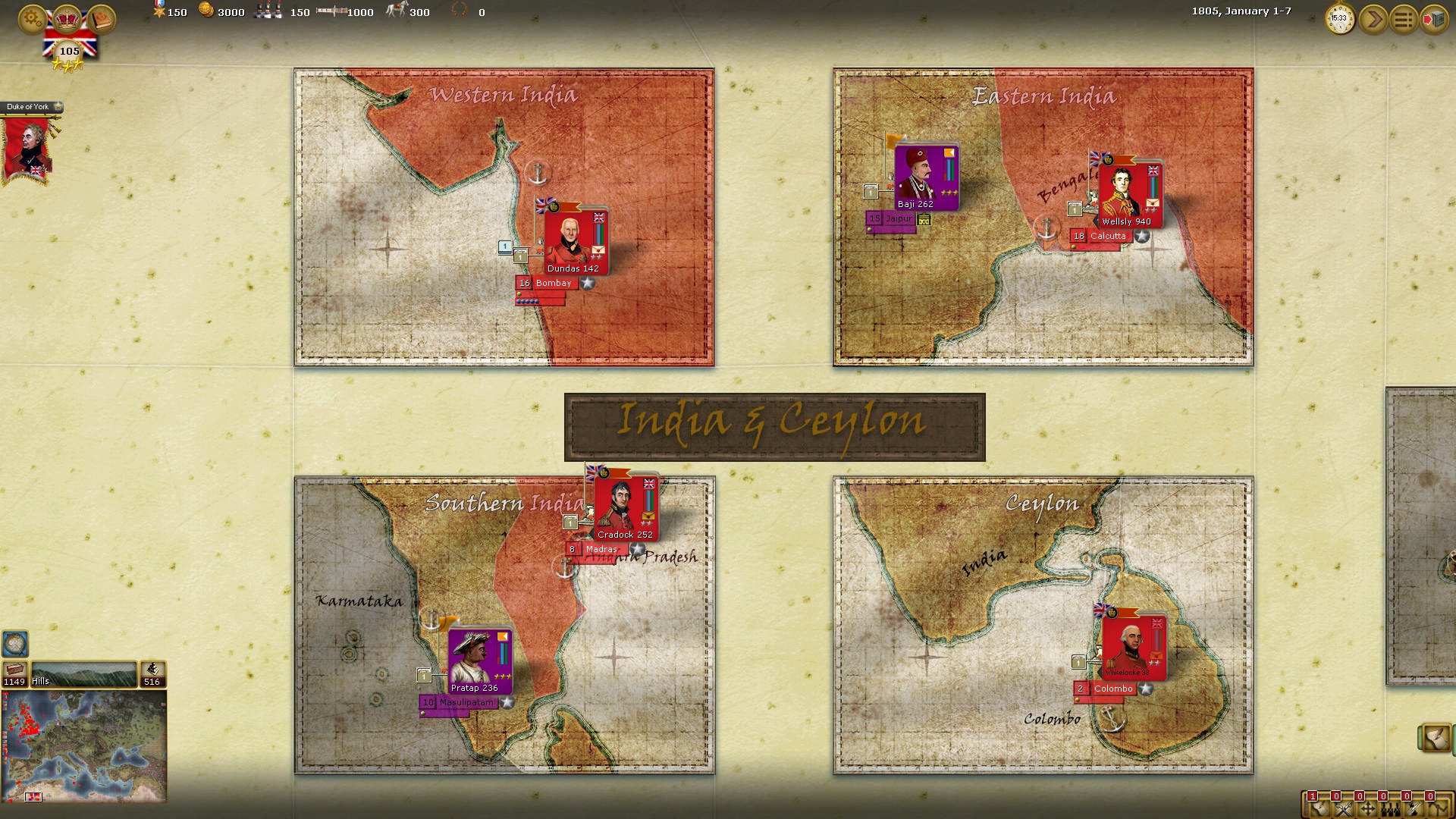Select the Duke of York portrait
Viewport: 1456px width, 819px height.
28,148
